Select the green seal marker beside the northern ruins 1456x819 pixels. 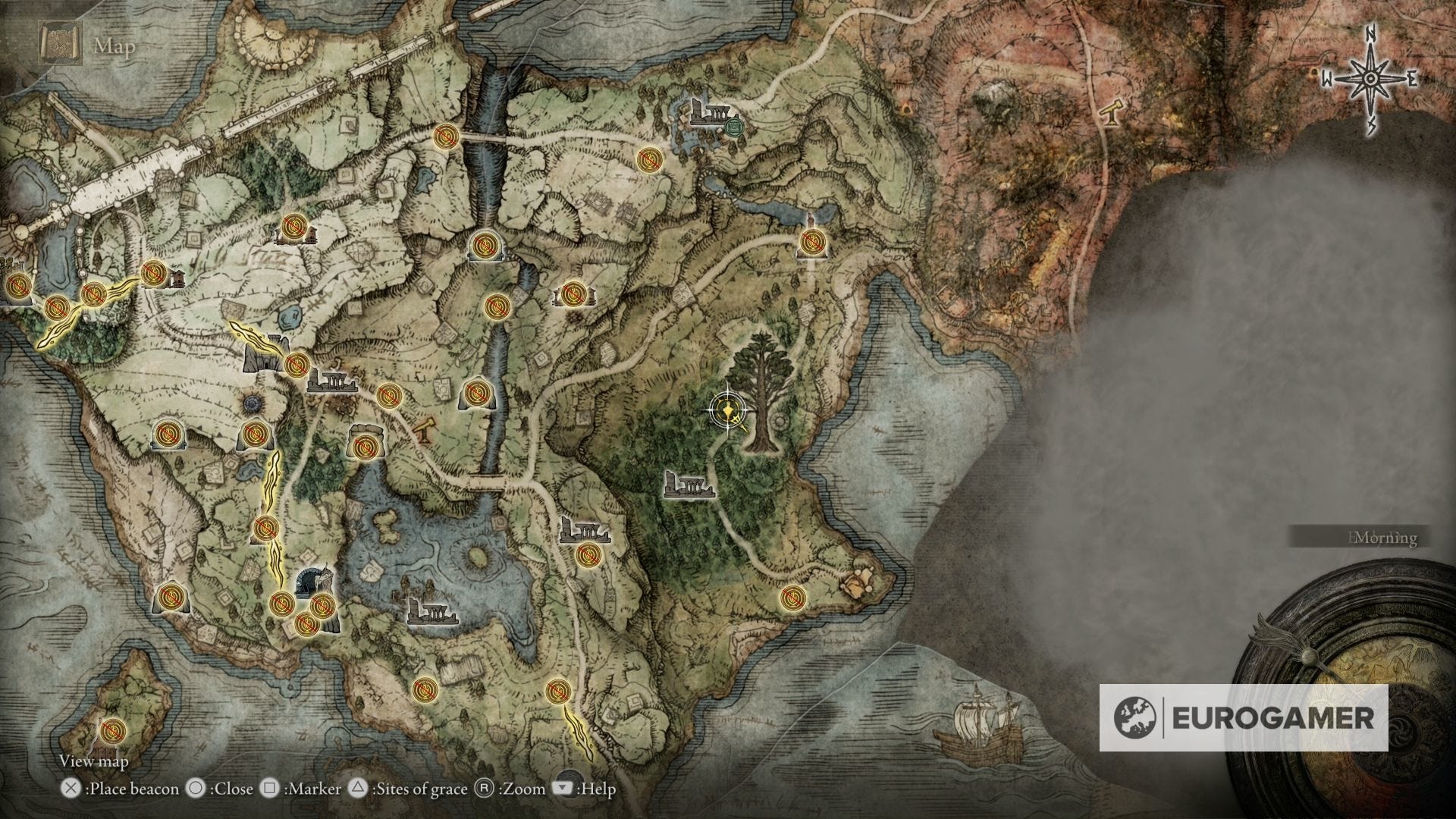pyautogui.click(x=733, y=125)
